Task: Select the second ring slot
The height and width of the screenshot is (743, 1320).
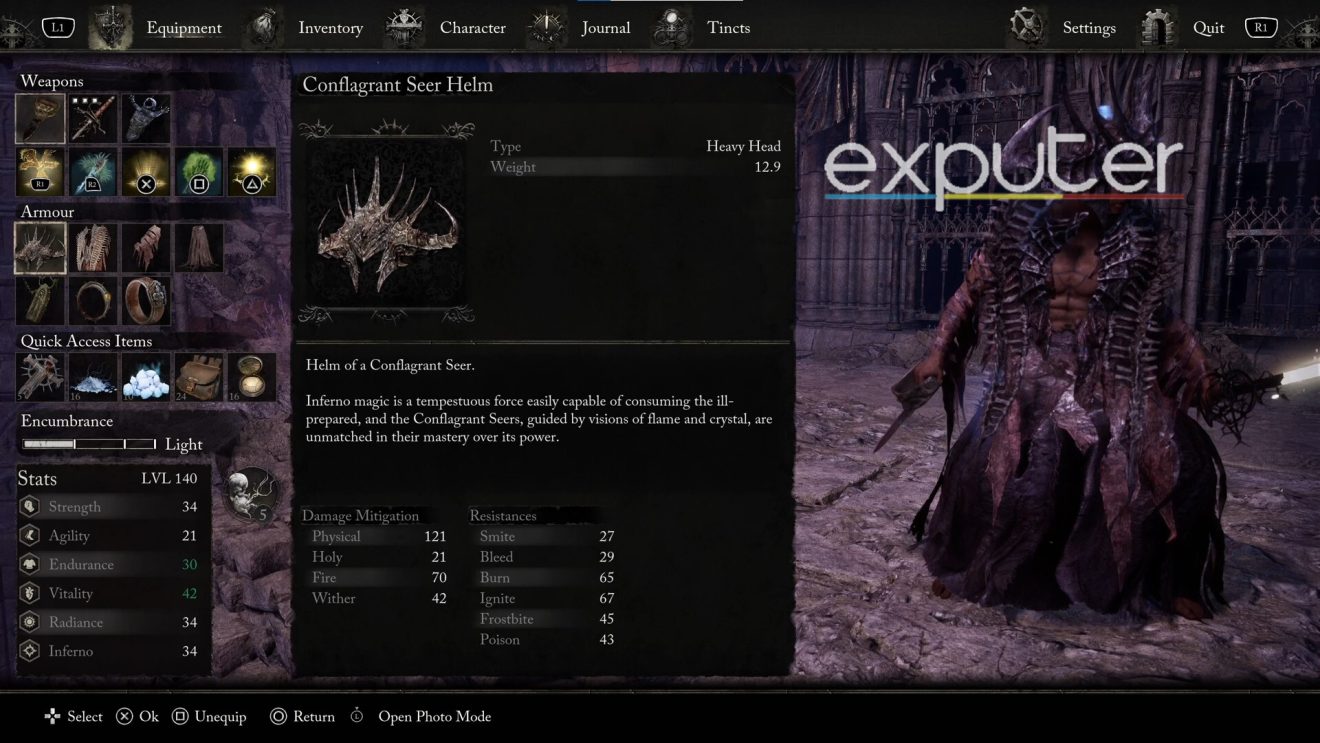Action: point(146,301)
